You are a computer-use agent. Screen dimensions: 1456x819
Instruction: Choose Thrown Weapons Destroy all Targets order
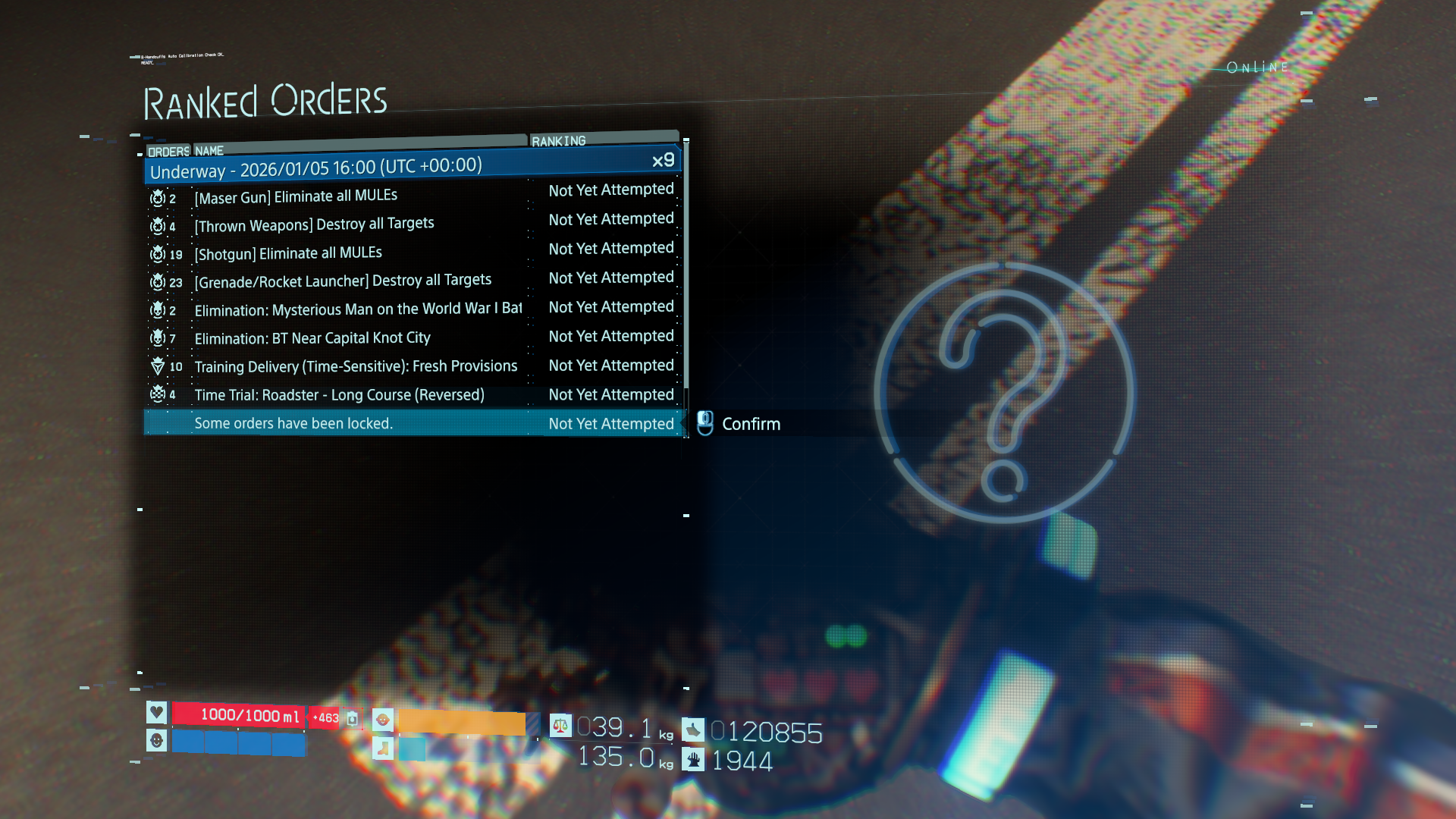point(314,224)
